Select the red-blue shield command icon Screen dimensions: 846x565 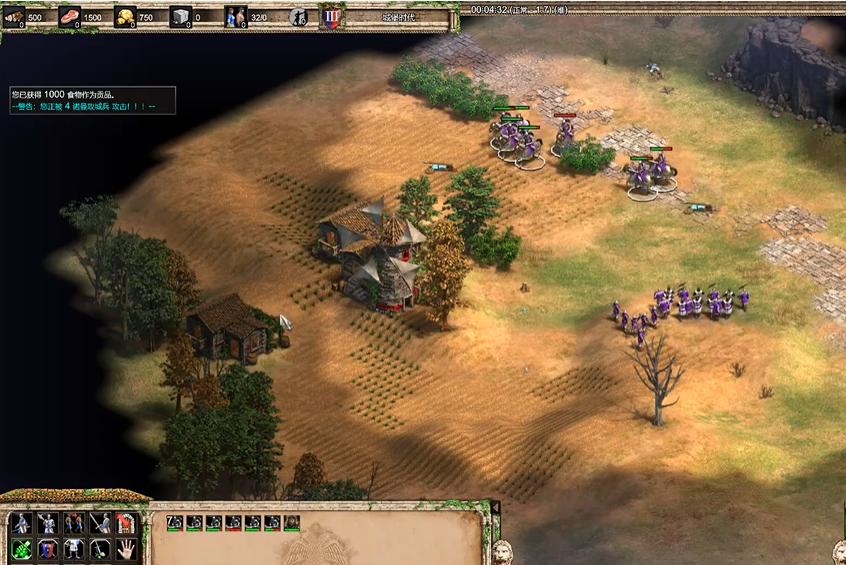coord(48,548)
